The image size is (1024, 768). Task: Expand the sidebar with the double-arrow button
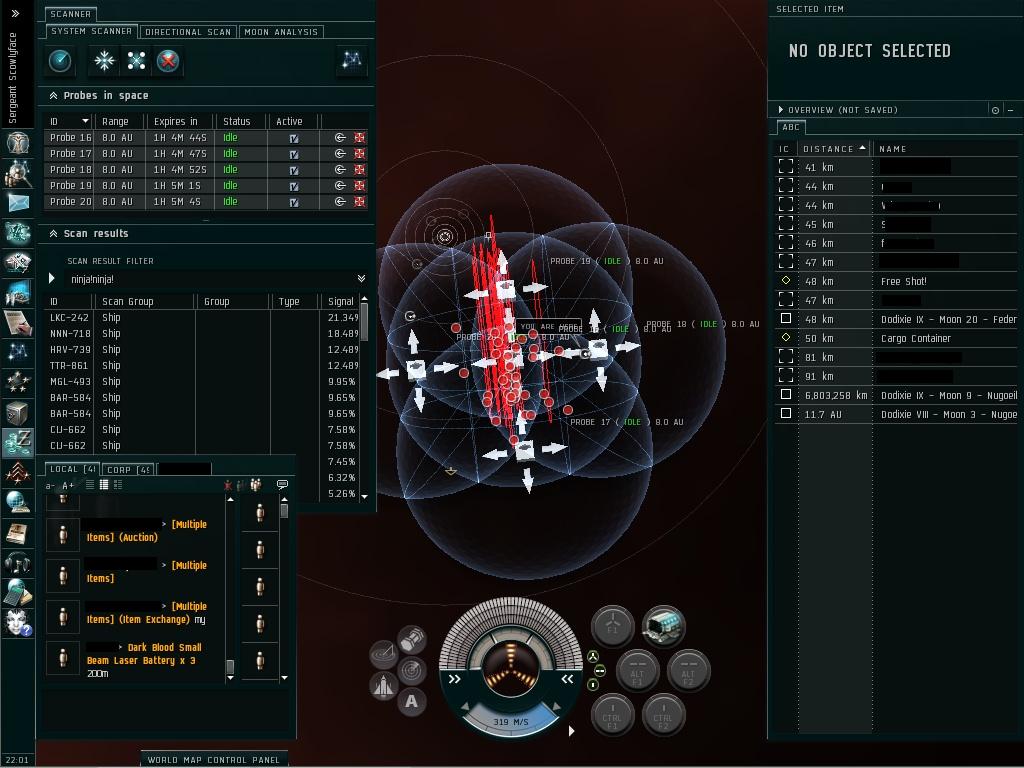[15, 13]
